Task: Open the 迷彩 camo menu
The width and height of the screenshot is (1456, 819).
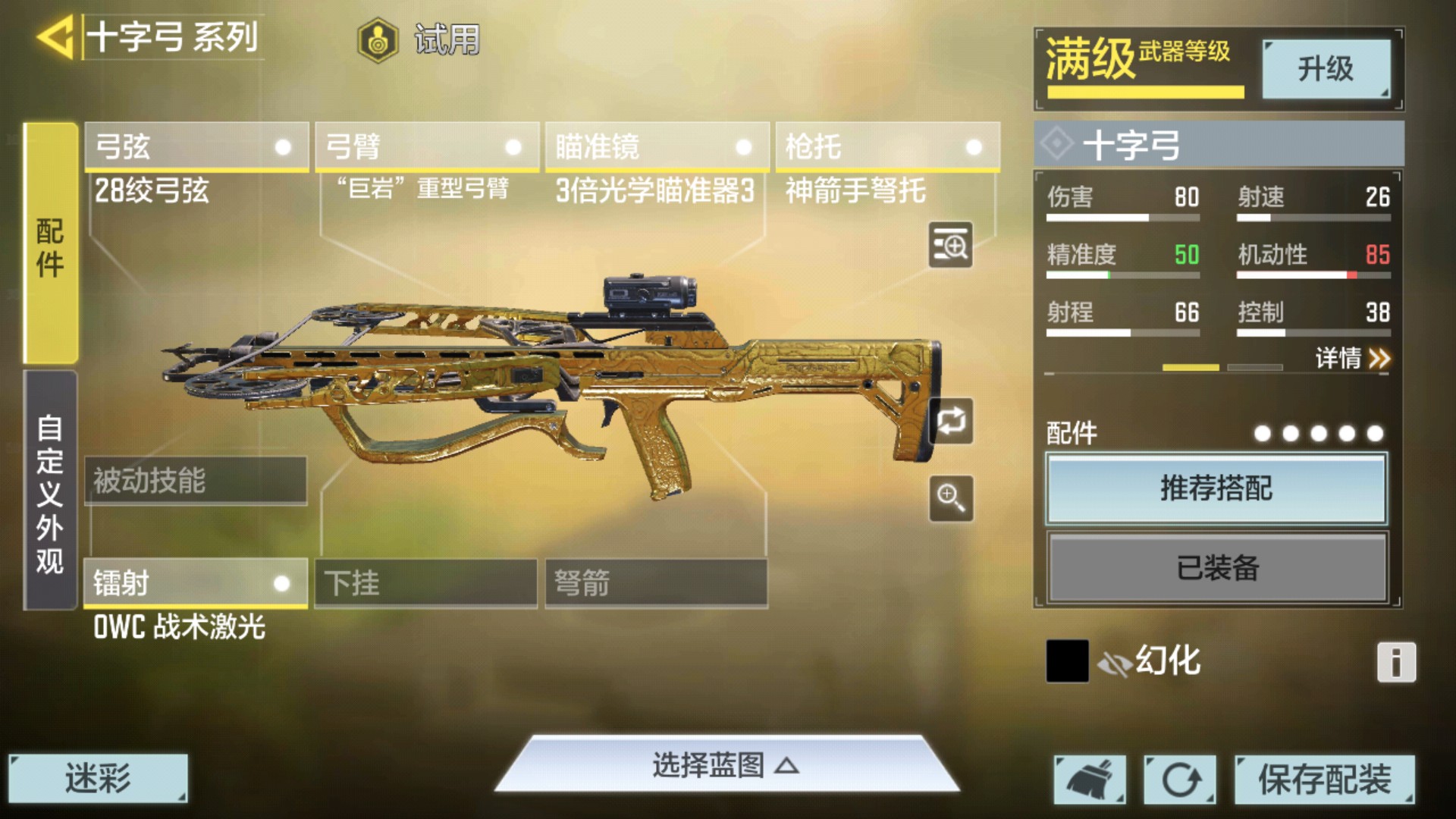Action: (98, 778)
